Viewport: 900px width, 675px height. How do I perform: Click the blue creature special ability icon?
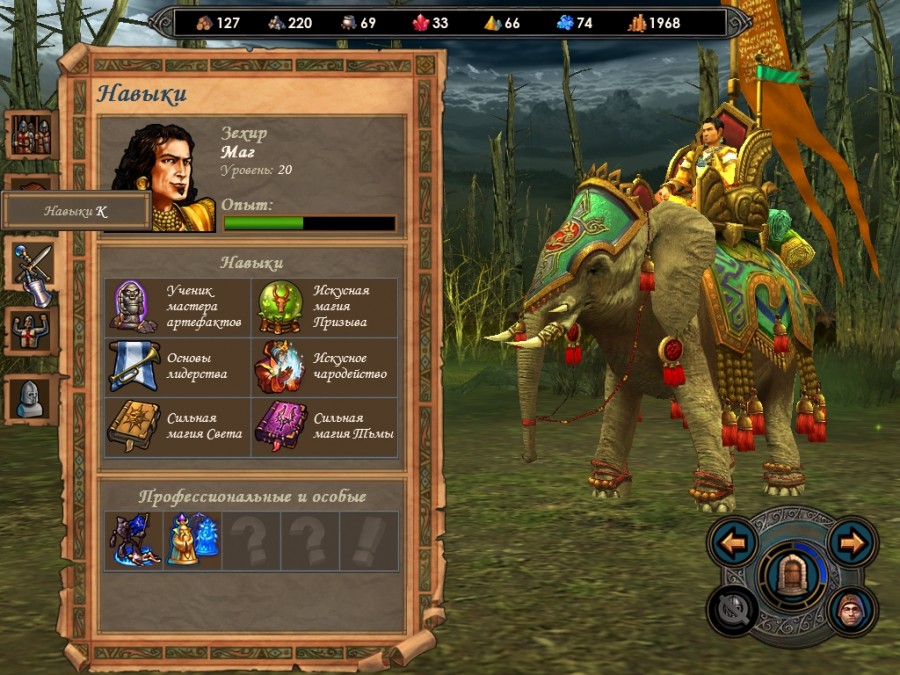click(133, 540)
